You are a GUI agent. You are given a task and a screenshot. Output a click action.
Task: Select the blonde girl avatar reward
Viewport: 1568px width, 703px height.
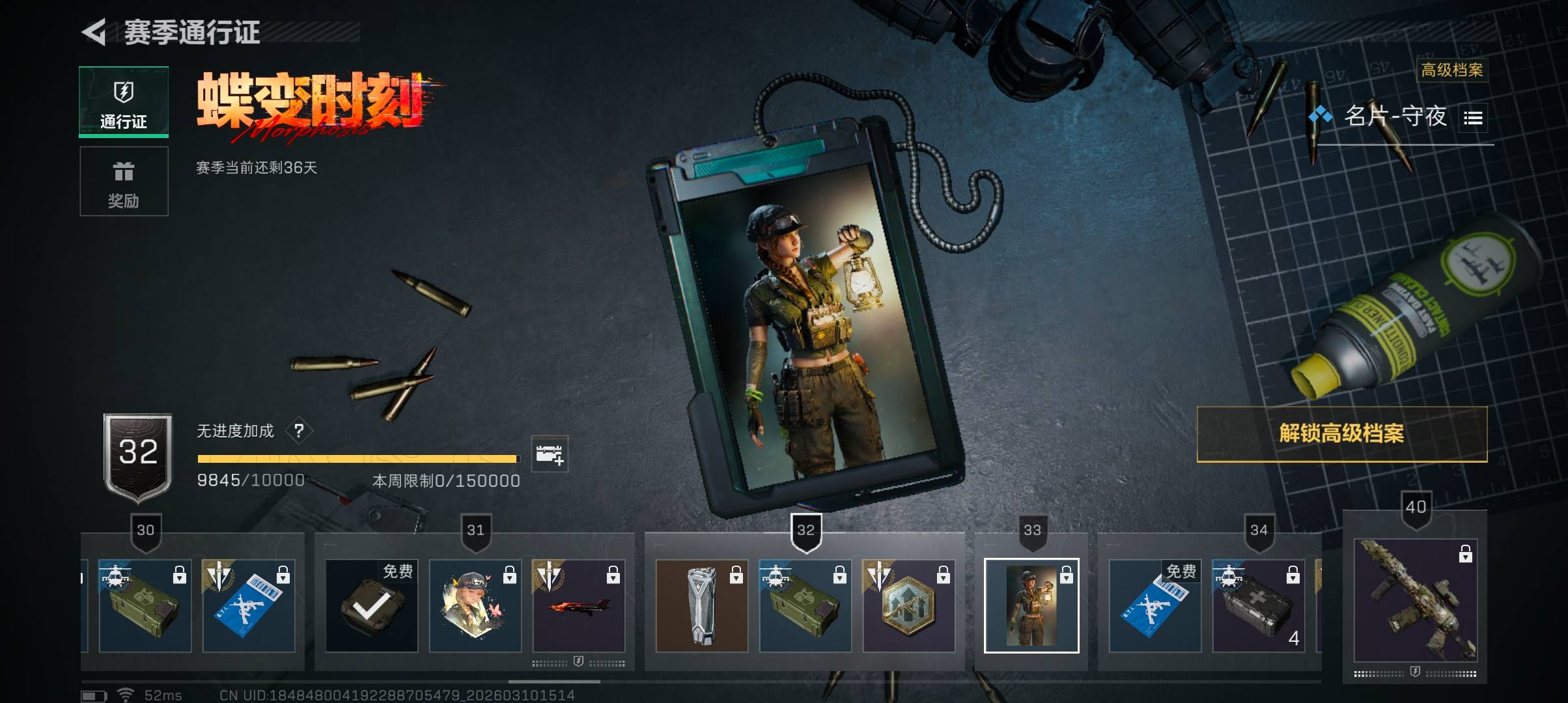(475, 606)
